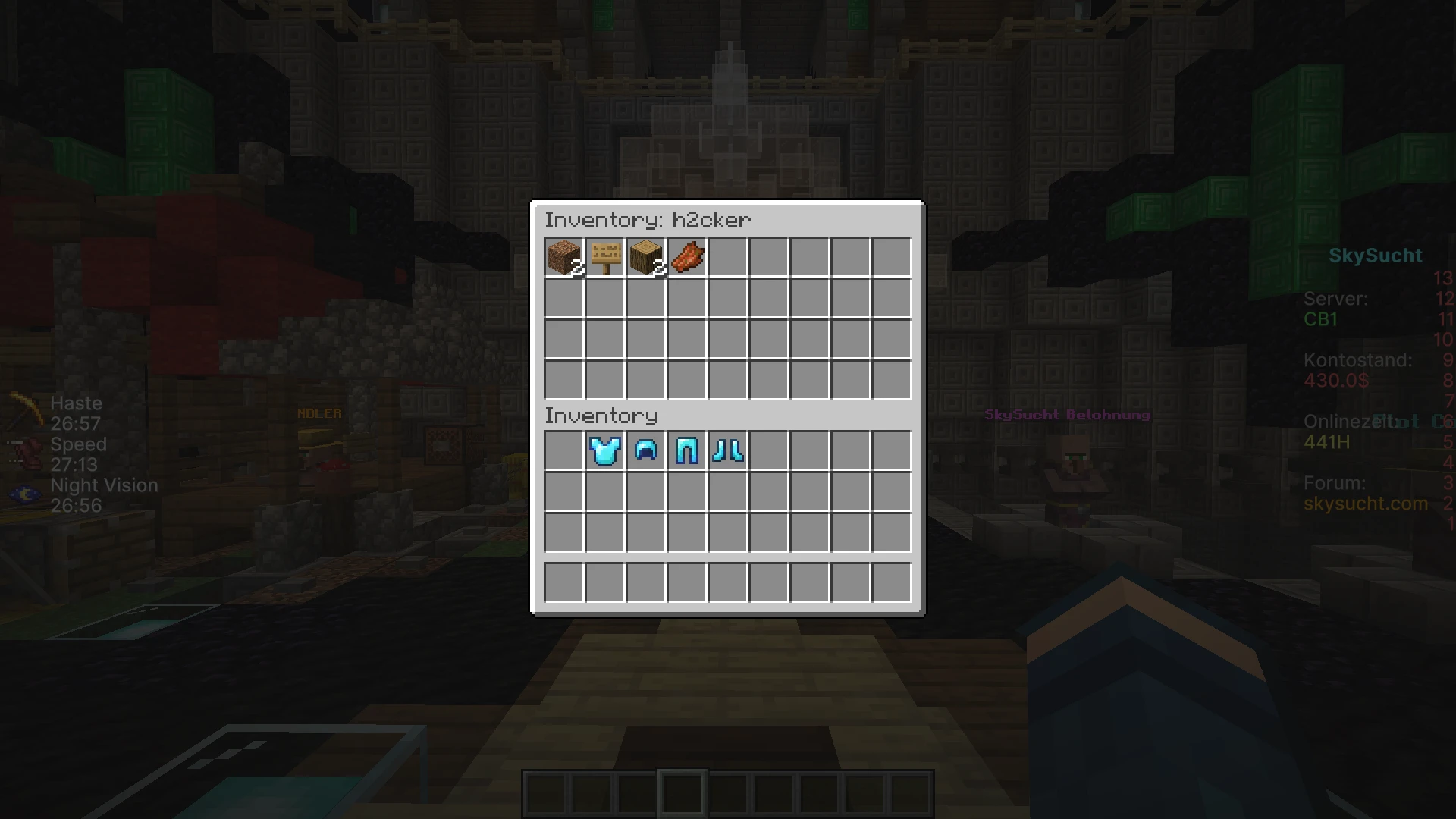Select the diamond chestplate
1456x819 pixels.
605,450
